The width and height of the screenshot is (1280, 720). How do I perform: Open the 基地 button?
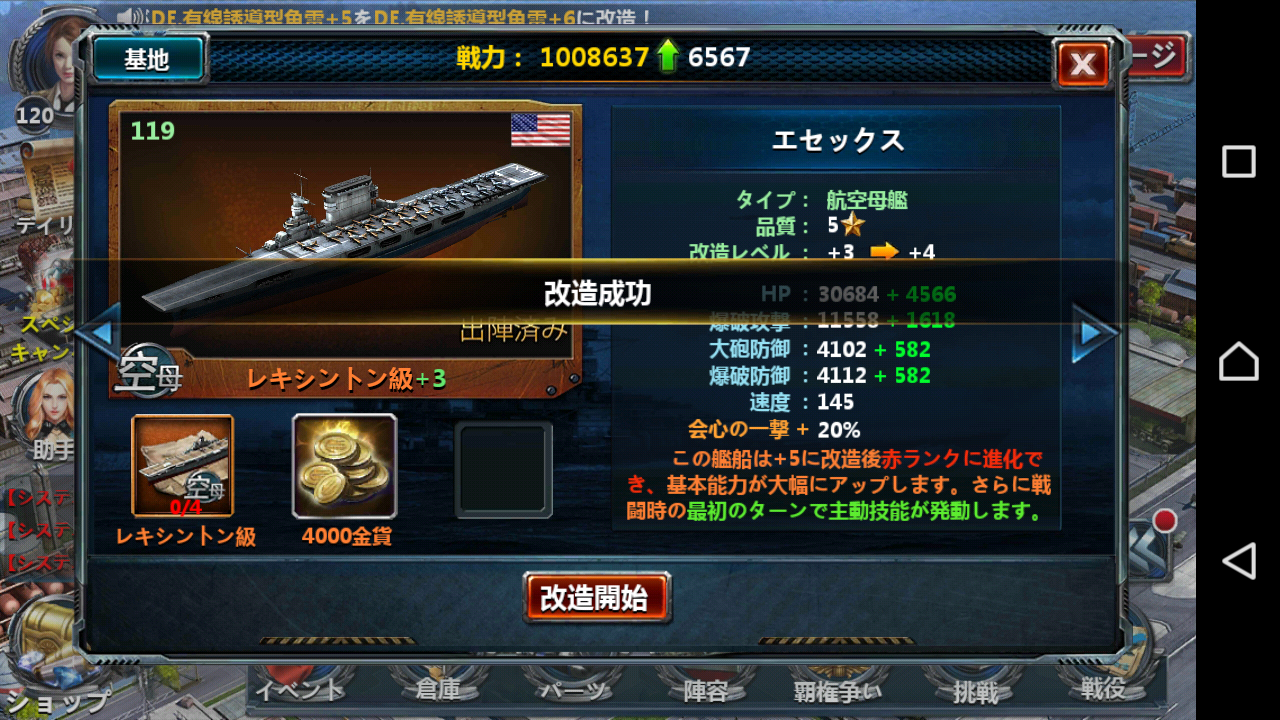(146, 58)
